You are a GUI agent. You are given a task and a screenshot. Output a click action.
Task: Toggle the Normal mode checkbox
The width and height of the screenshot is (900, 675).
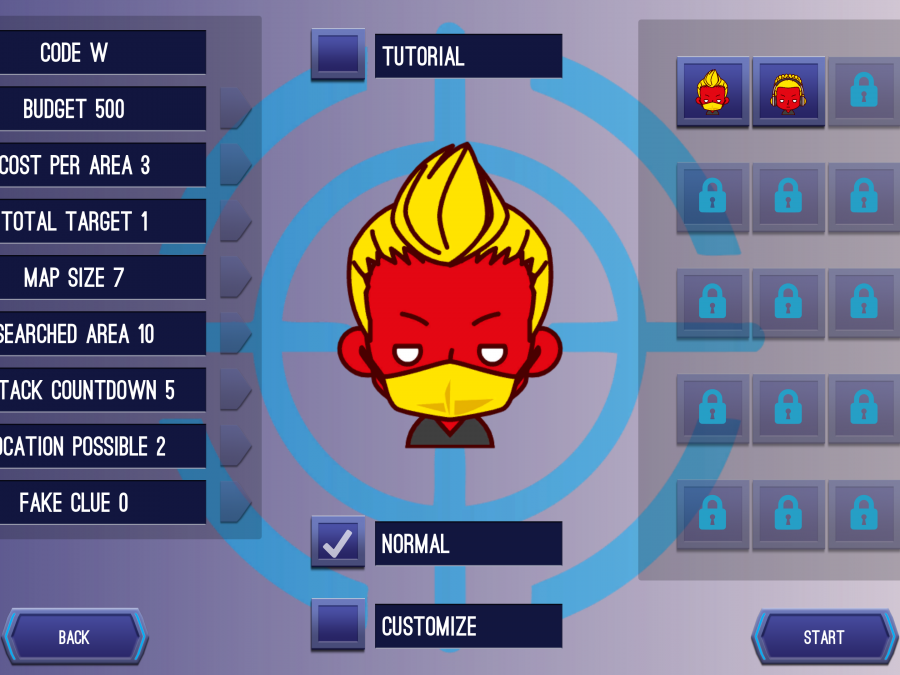tap(338, 543)
